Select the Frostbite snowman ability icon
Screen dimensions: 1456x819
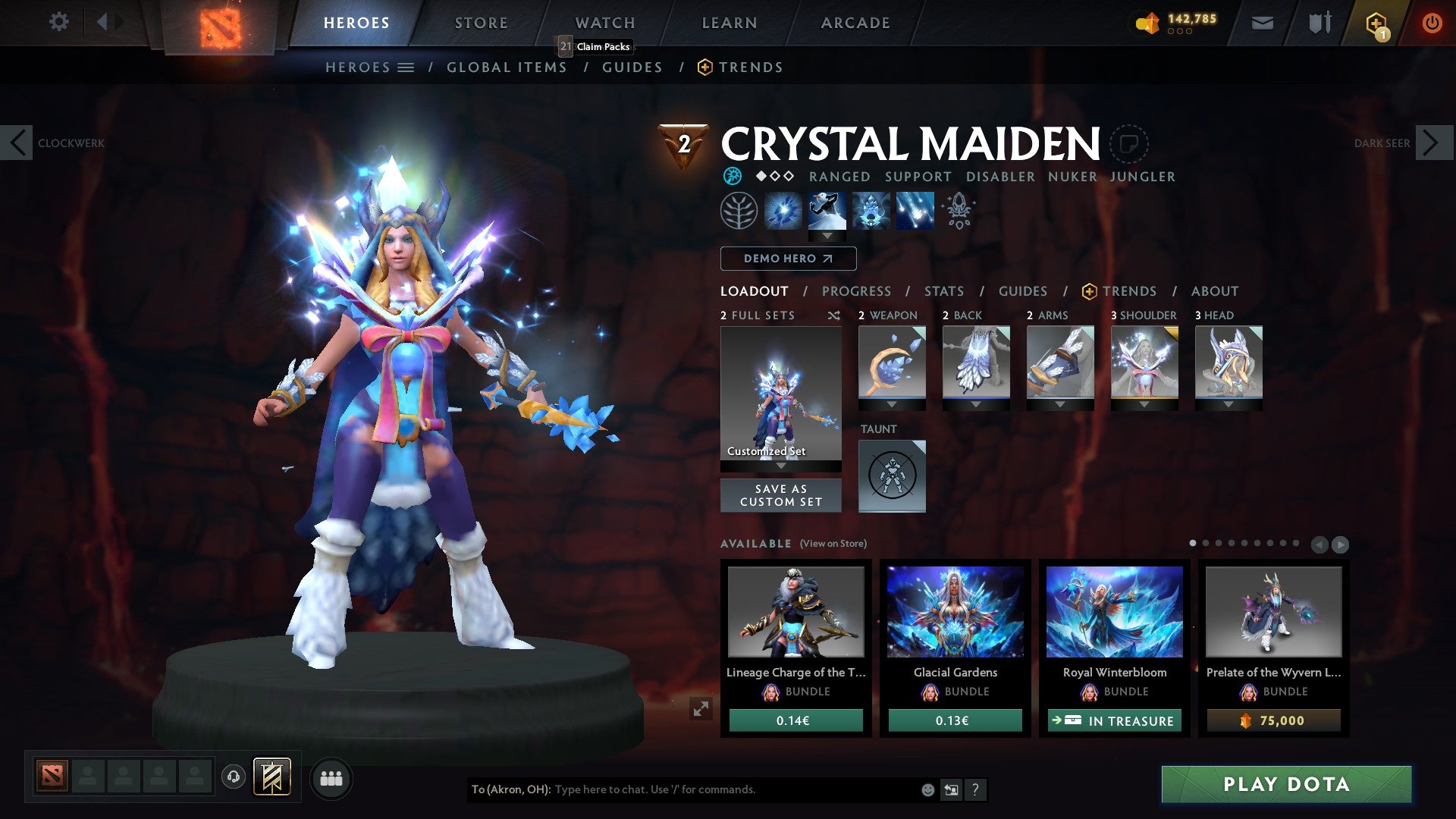coord(828,210)
